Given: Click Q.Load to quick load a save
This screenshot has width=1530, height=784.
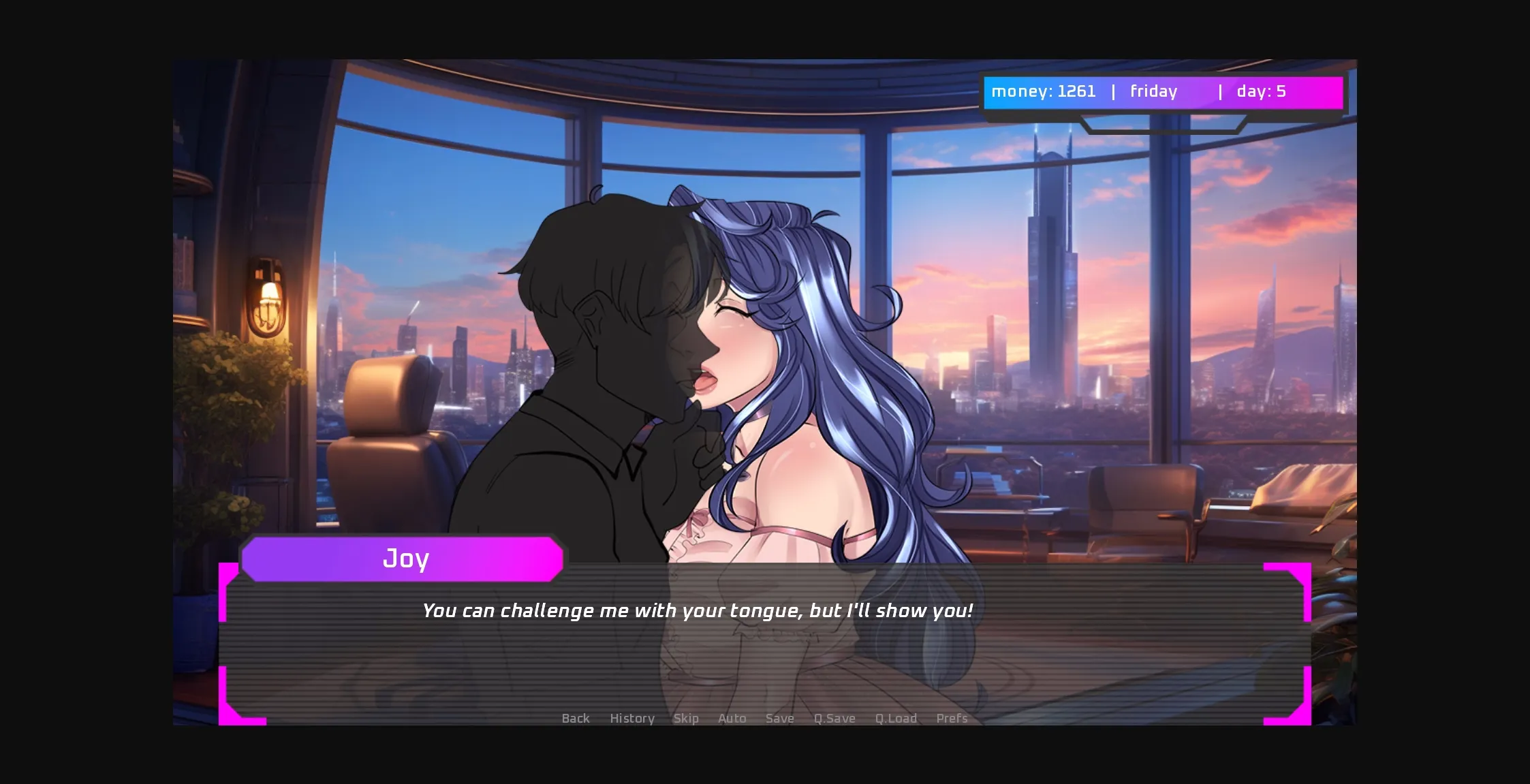Looking at the screenshot, I should point(896,719).
